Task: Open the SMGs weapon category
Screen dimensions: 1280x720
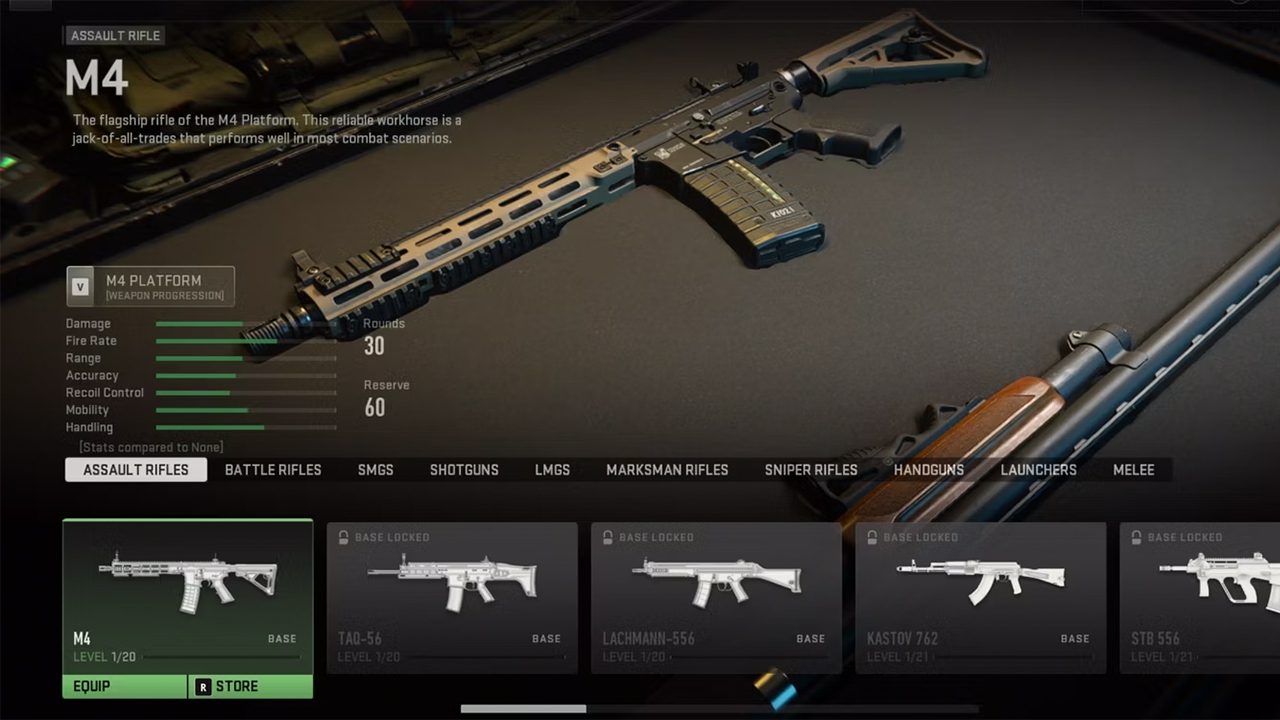Action: 375,470
